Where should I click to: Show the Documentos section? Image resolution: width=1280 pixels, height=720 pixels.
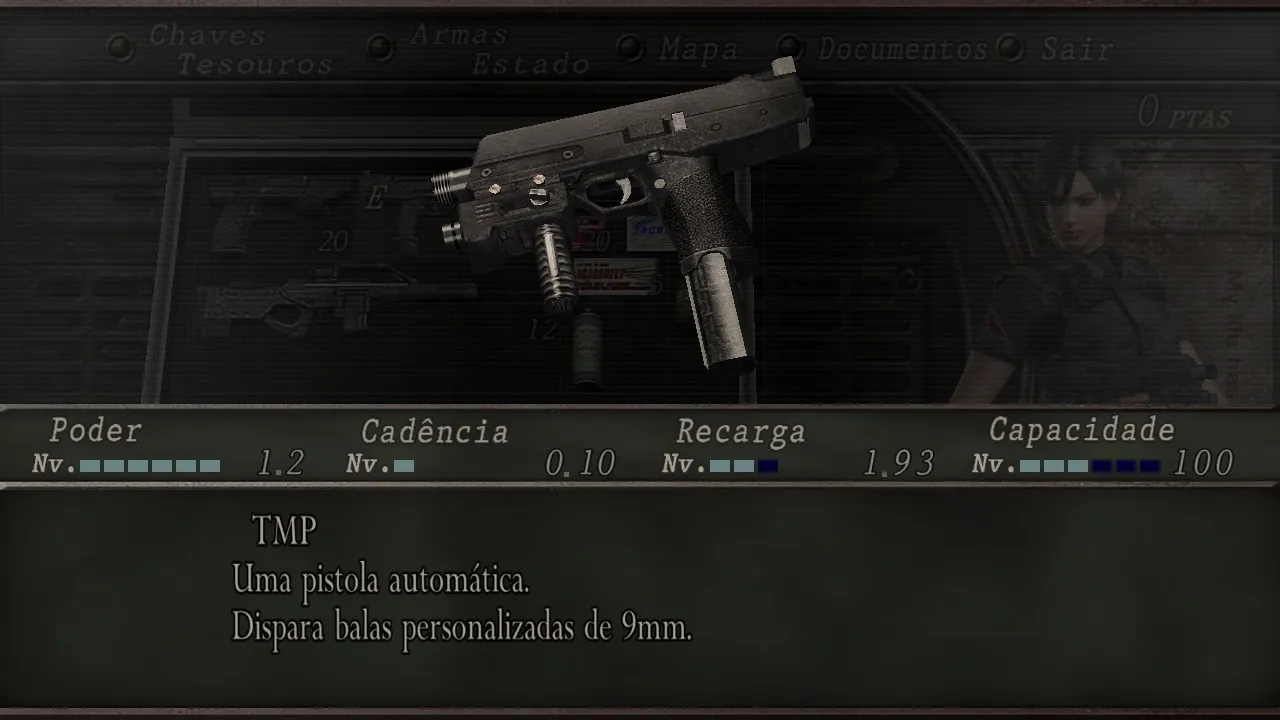tap(902, 48)
